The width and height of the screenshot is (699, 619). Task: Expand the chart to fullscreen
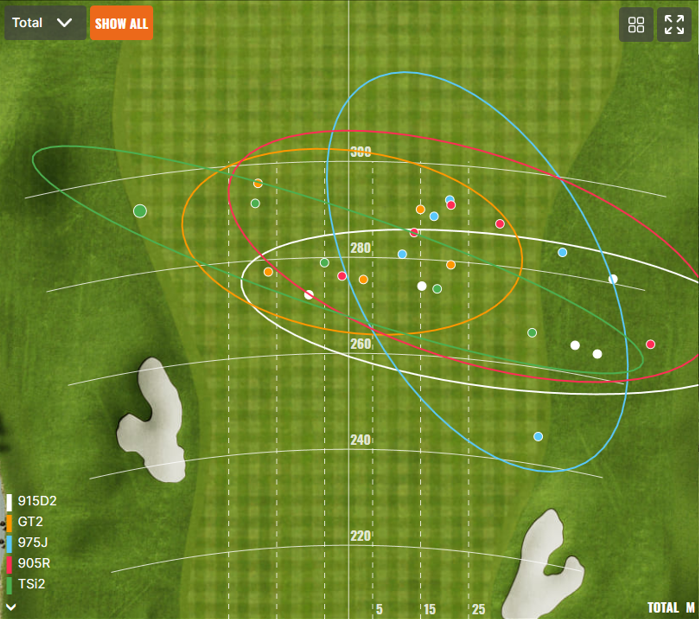[x=674, y=25]
